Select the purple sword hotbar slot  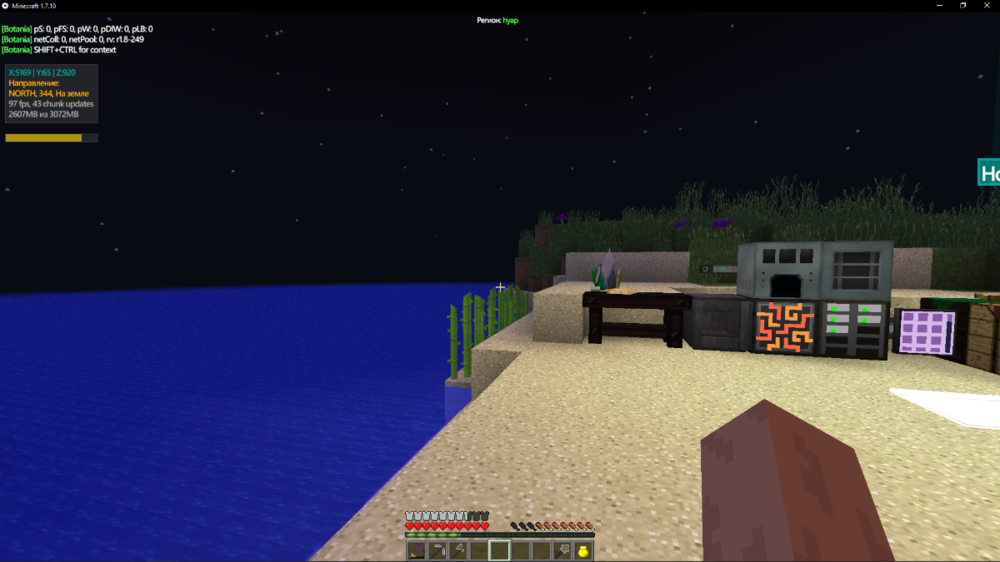[x=416, y=551]
